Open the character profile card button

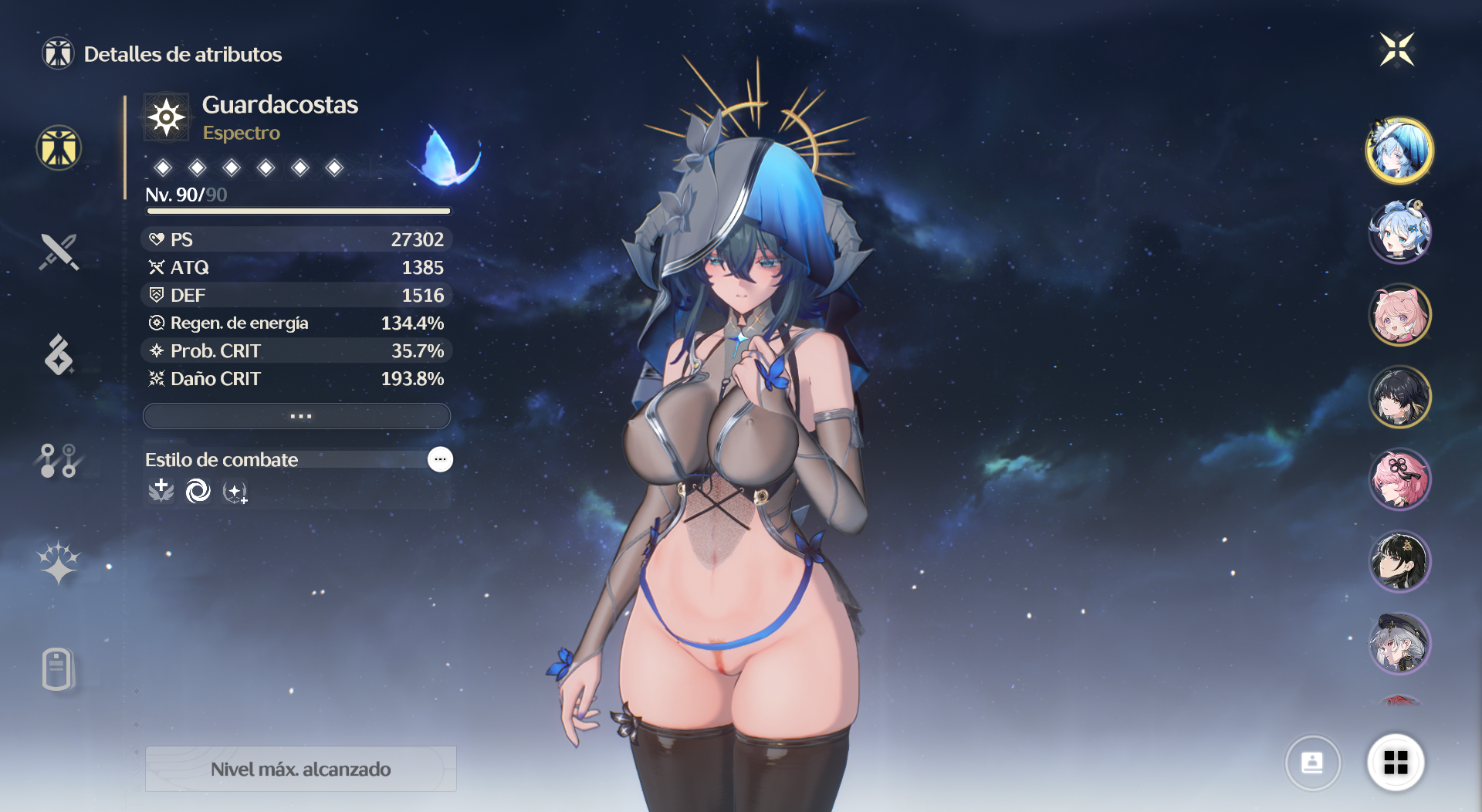(1312, 763)
